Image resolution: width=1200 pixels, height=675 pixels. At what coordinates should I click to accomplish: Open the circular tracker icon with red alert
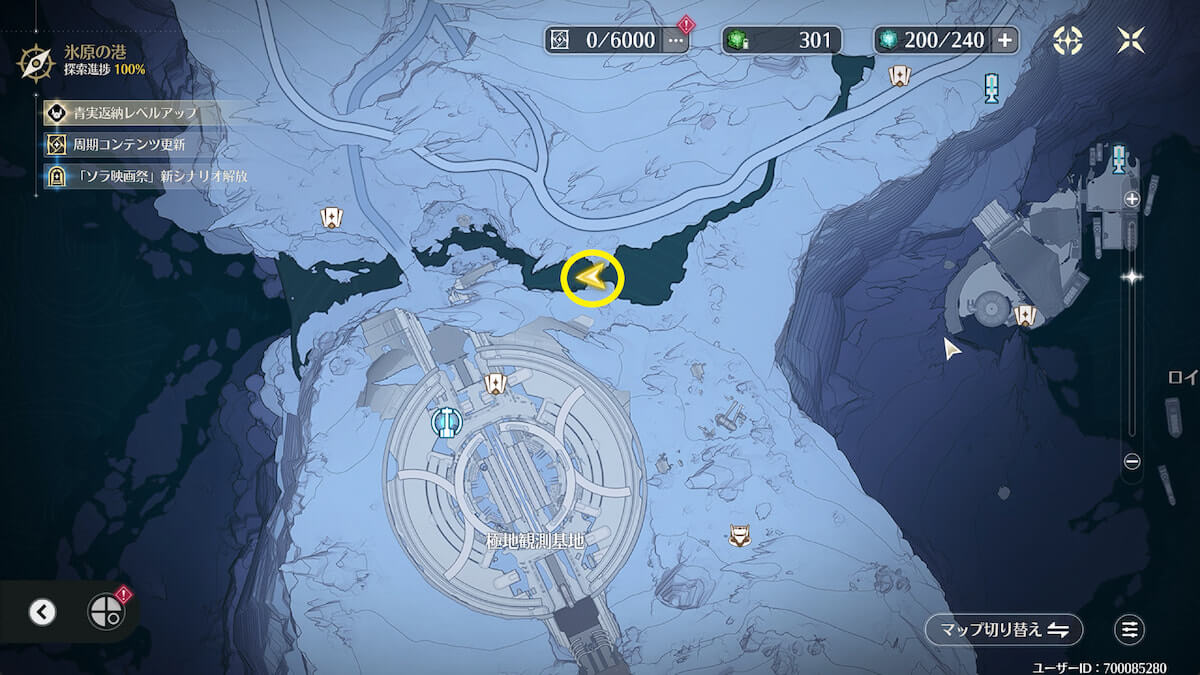pos(105,612)
